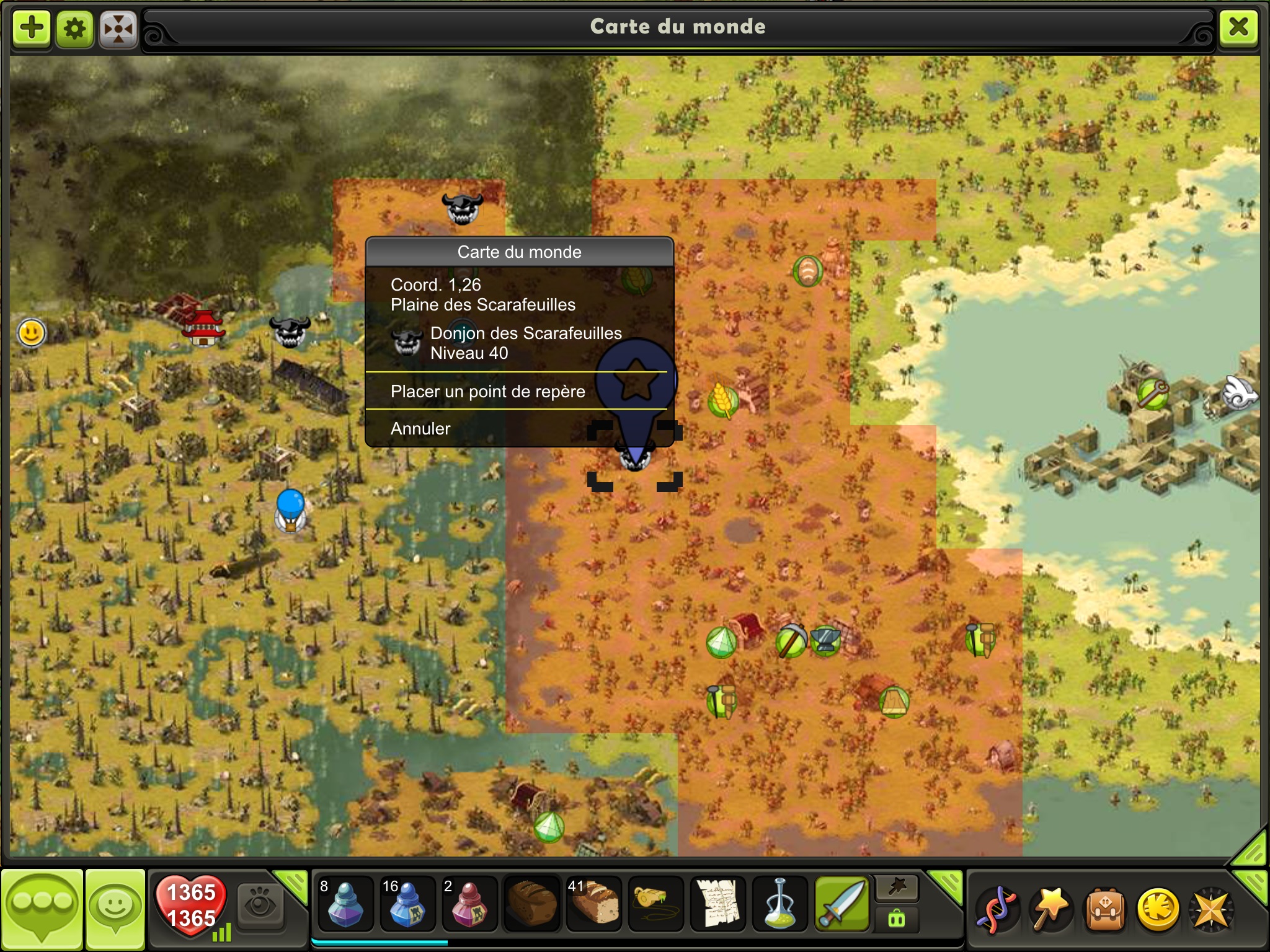Open the smiley emote button

click(x=115, y=908)
